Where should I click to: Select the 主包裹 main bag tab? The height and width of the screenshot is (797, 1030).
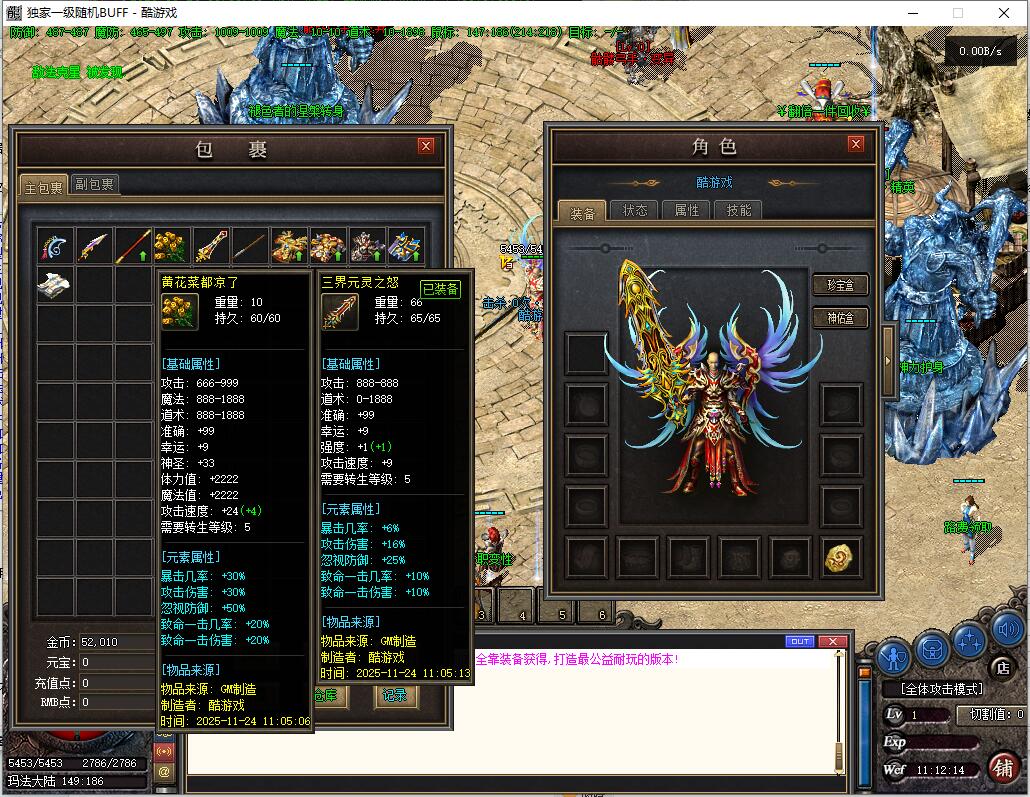43,185
